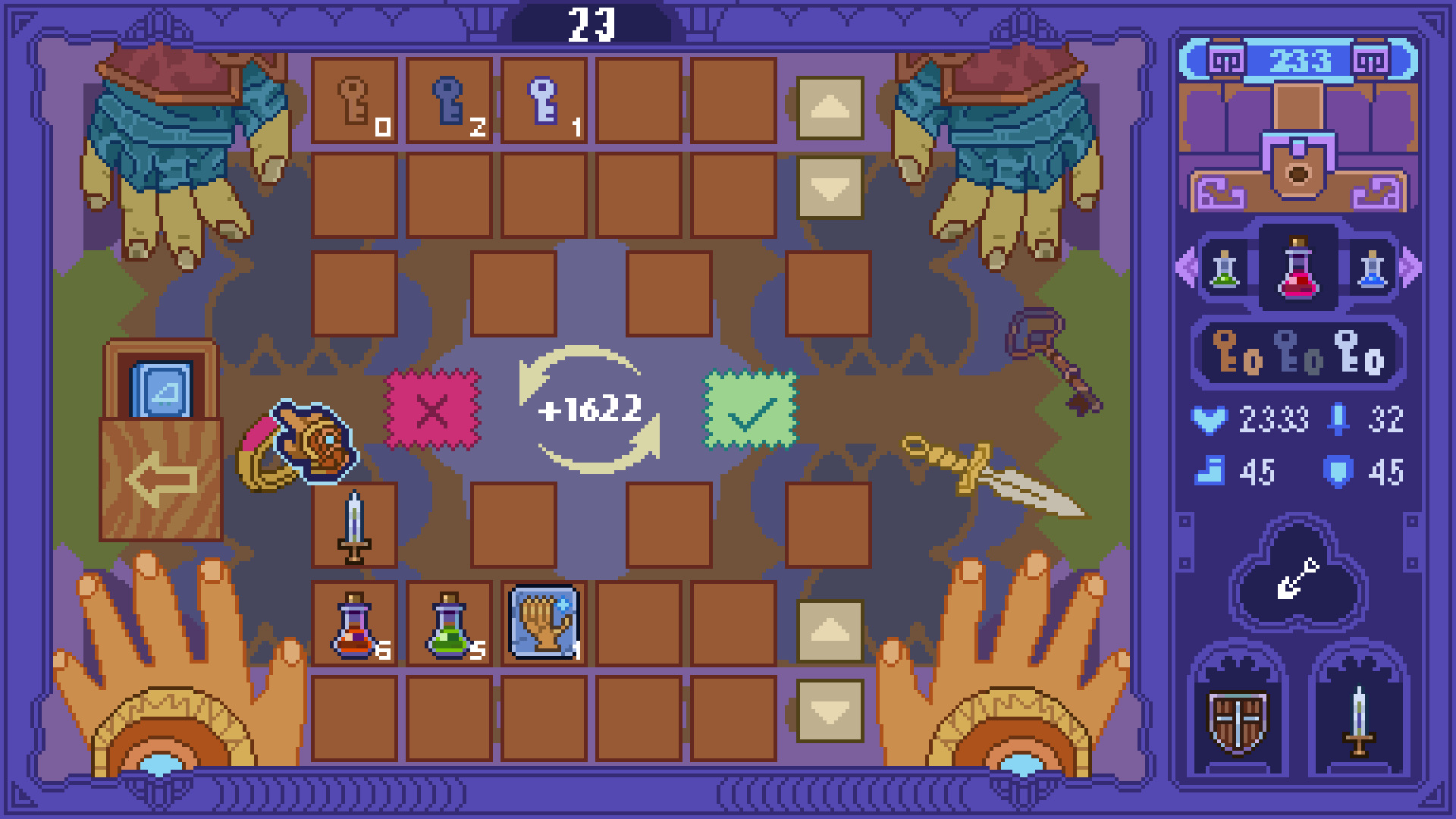Click the bottom-right downward arrow tile
The height and width of the screenshot is (819, 1456).
tap(830, 710)
